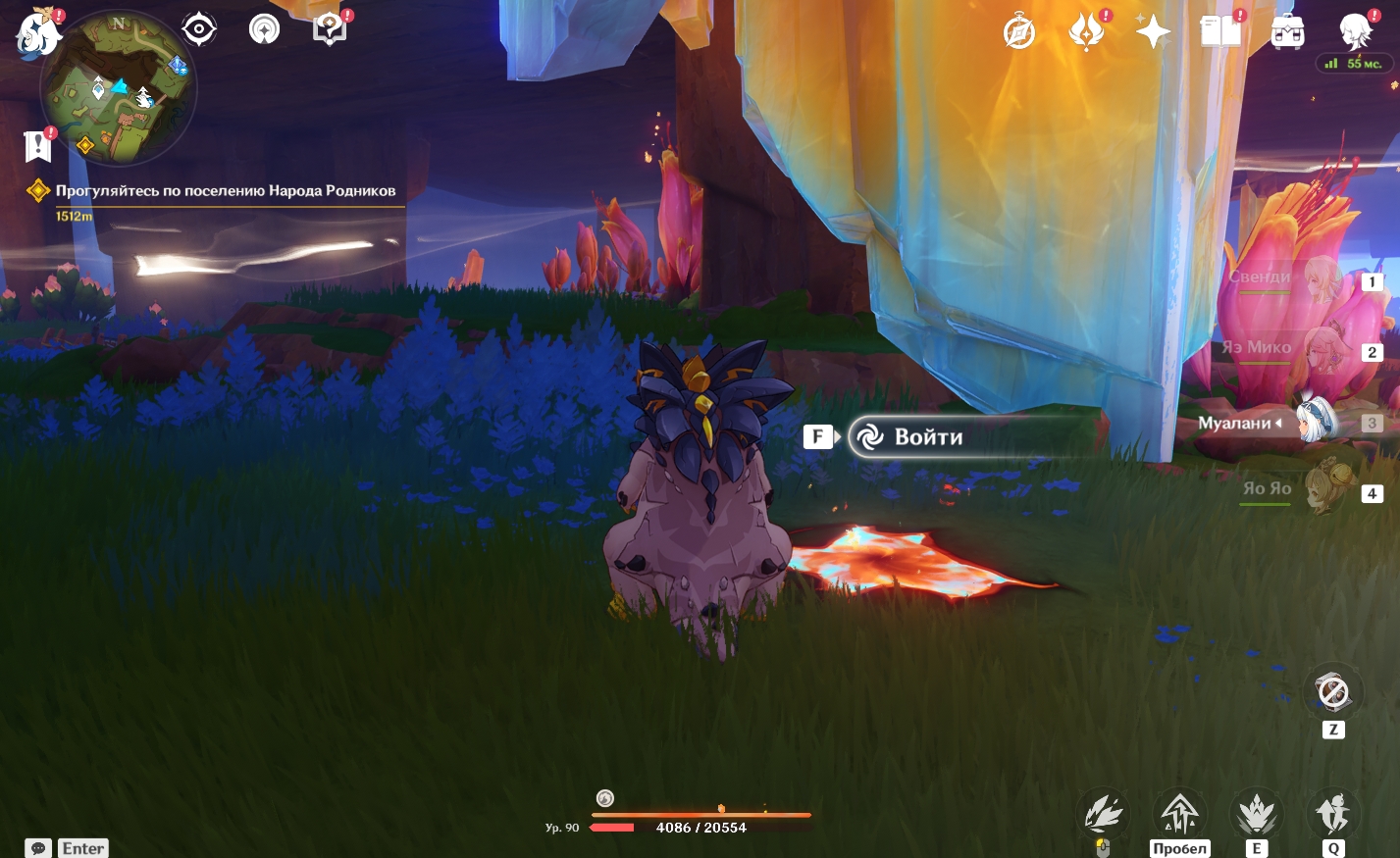1400x858 pixels.
Task: Activate the elemental burst icon labeled Q
Action: [1332, 814]
